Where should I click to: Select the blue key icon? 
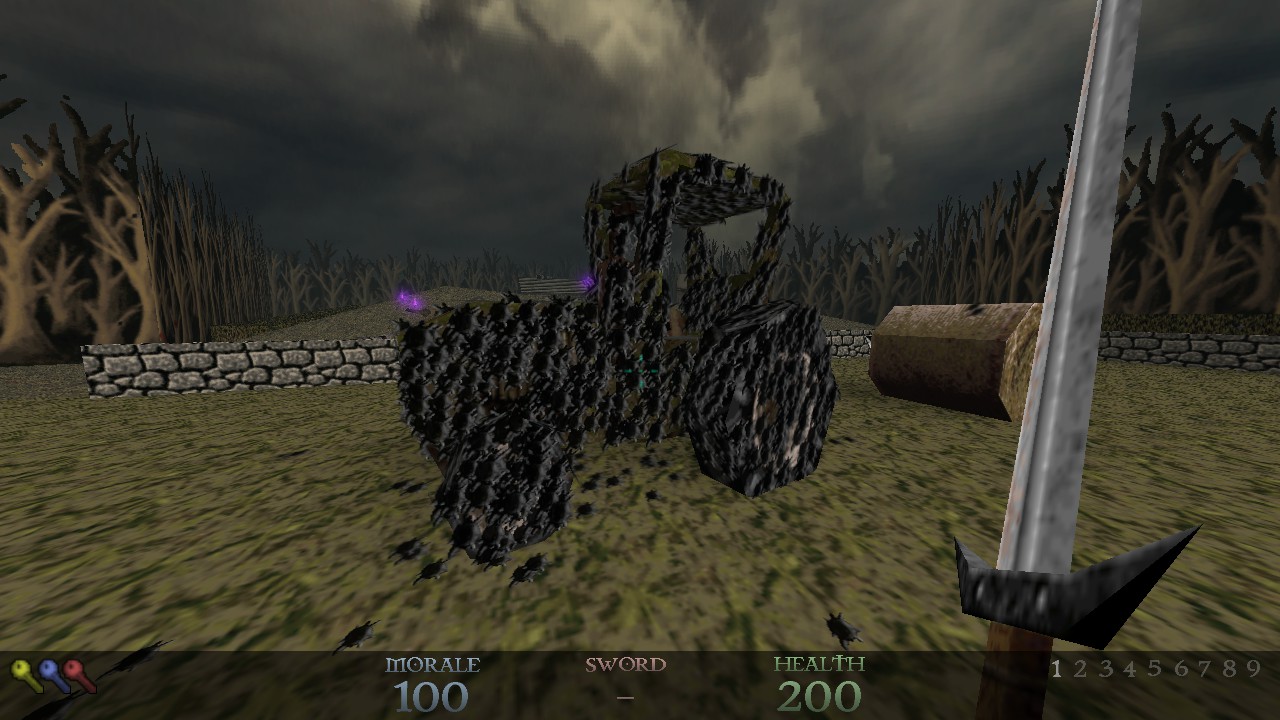[x=48, y=668]
